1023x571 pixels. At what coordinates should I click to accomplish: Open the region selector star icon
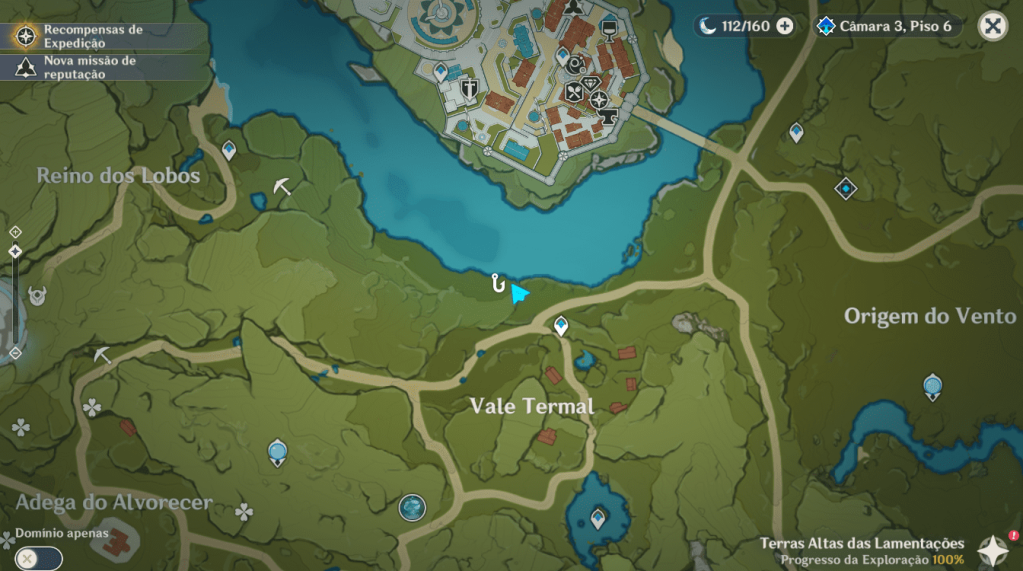993,550
